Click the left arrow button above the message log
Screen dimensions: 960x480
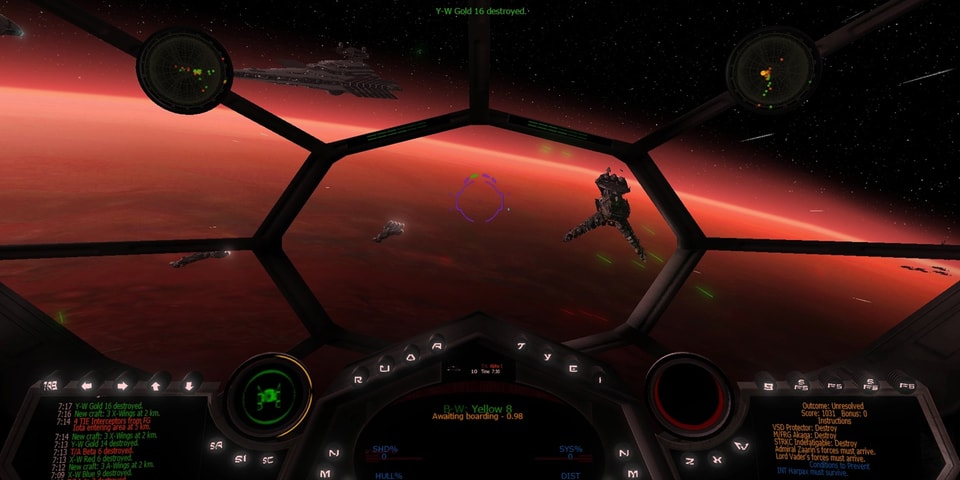click(87, 383)
